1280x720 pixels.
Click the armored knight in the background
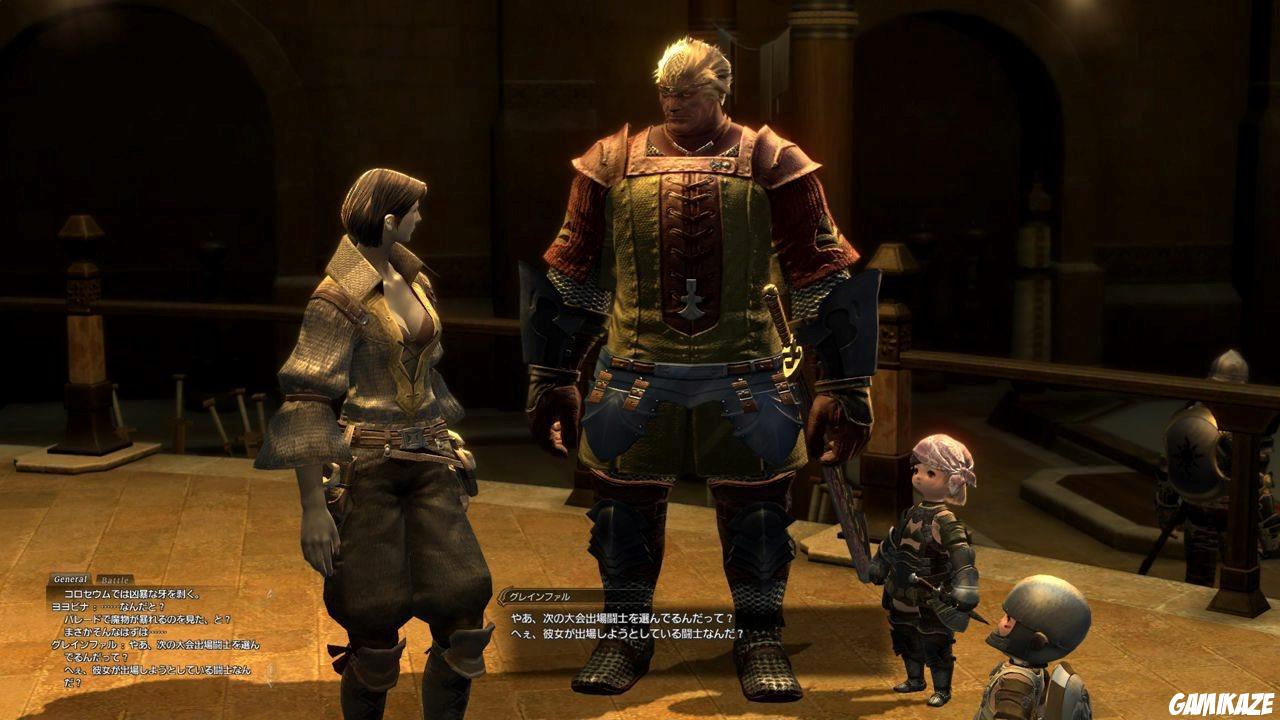1190,480
